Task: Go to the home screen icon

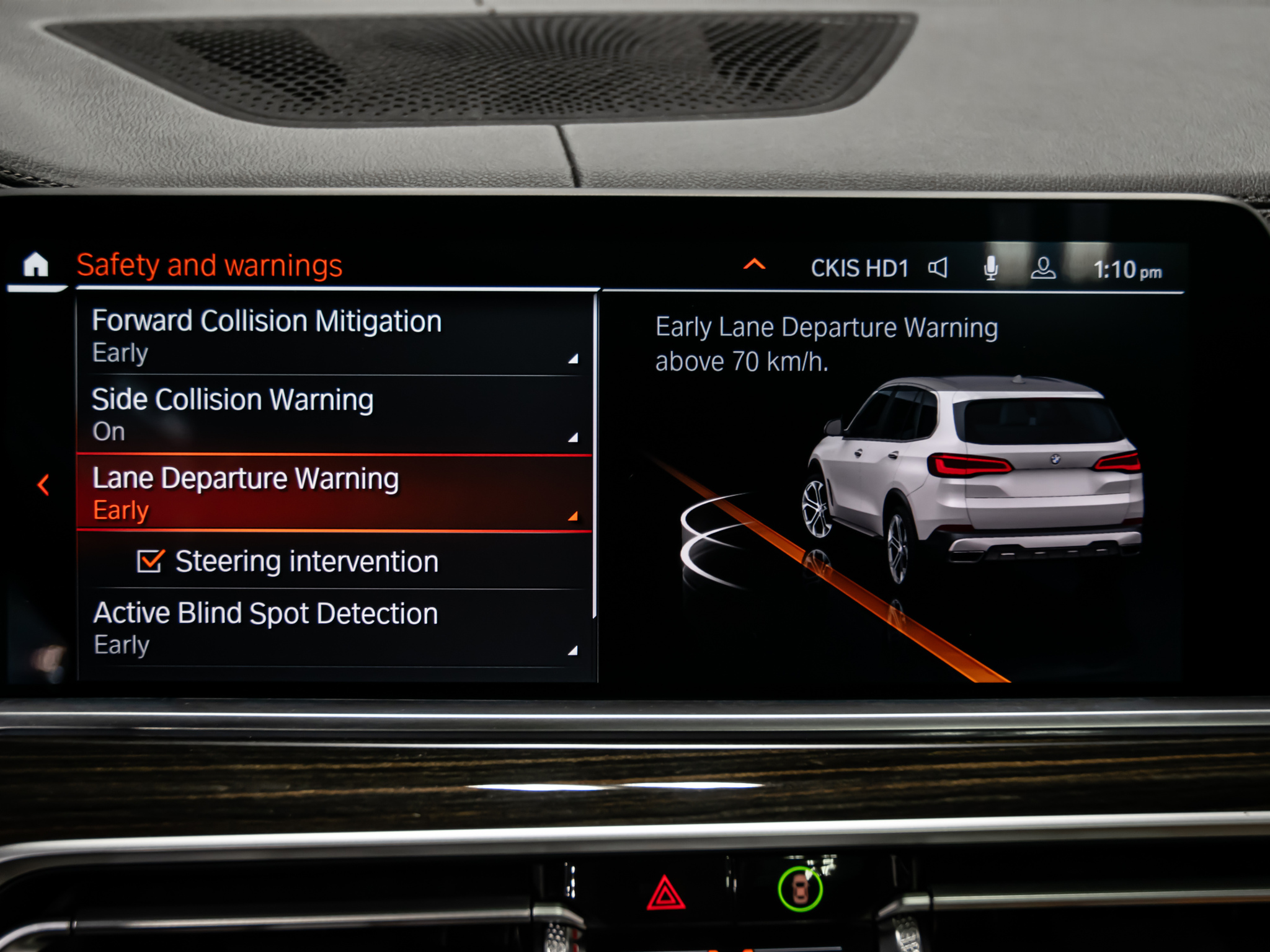Action: pyautogui.click(x=36, y=265)
